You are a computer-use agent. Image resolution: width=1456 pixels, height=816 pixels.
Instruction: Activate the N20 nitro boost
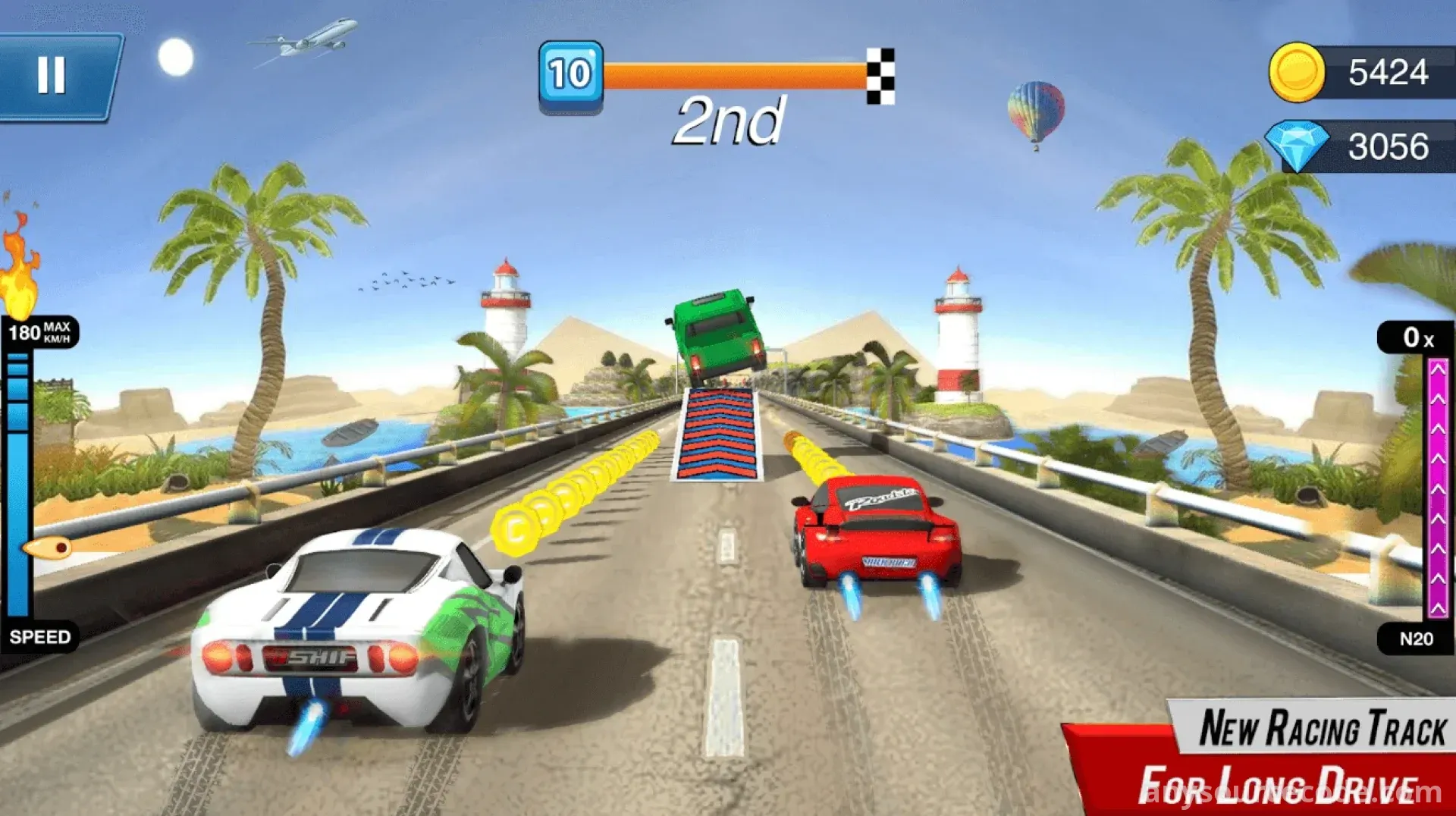(x=1415, y=639)
